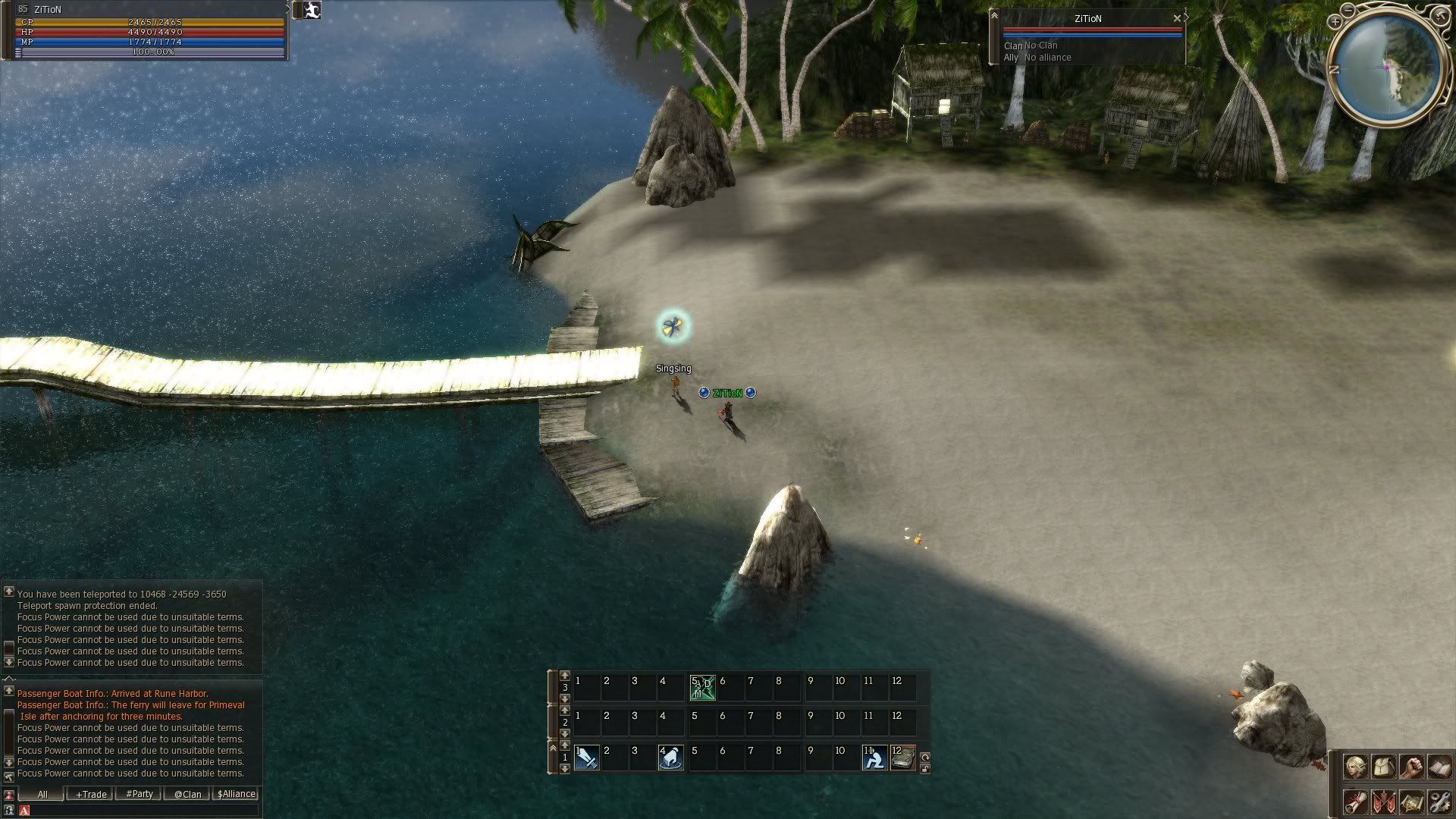Use the sword attack action in hotbar

pos(587,758)
